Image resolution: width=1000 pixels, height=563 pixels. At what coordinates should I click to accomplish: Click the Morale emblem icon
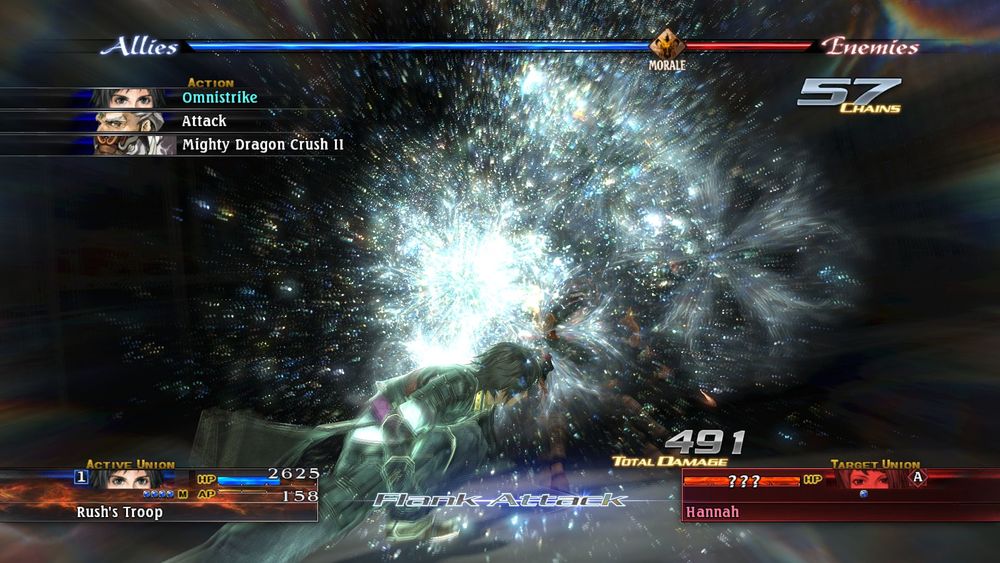tap(665, 46)
